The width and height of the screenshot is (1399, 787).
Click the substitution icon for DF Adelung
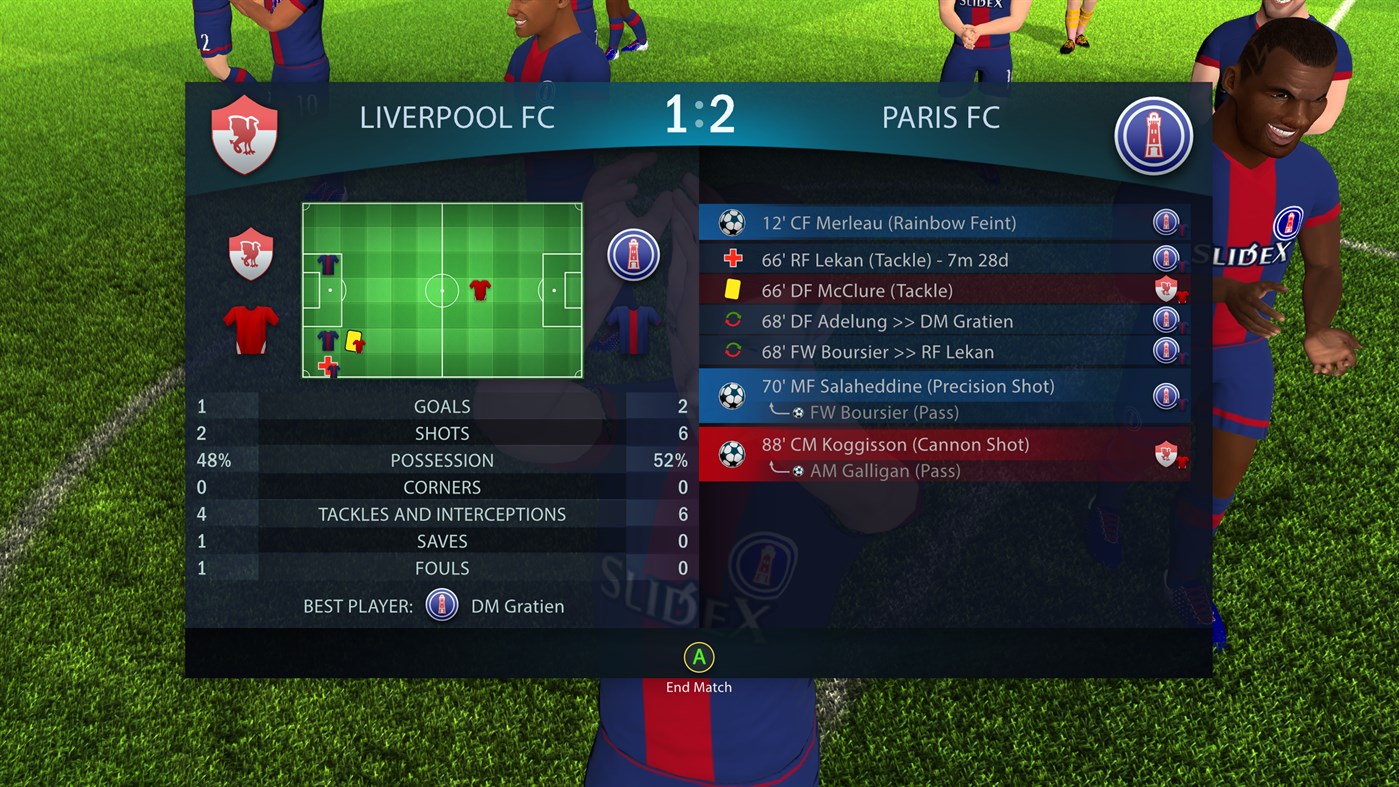click(x=732, y=321)
